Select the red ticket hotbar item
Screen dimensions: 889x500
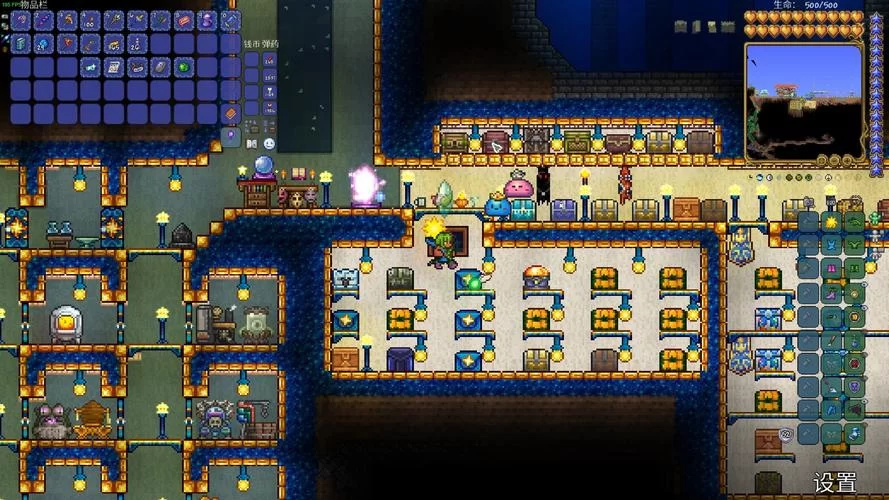(182, 20)
